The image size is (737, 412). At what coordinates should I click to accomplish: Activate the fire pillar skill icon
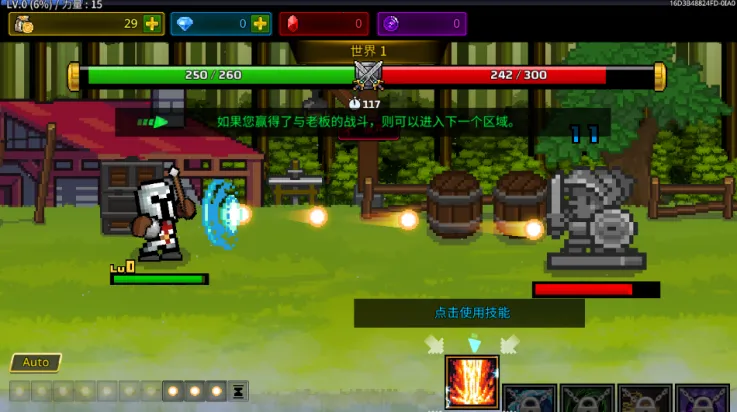point(472,383)
